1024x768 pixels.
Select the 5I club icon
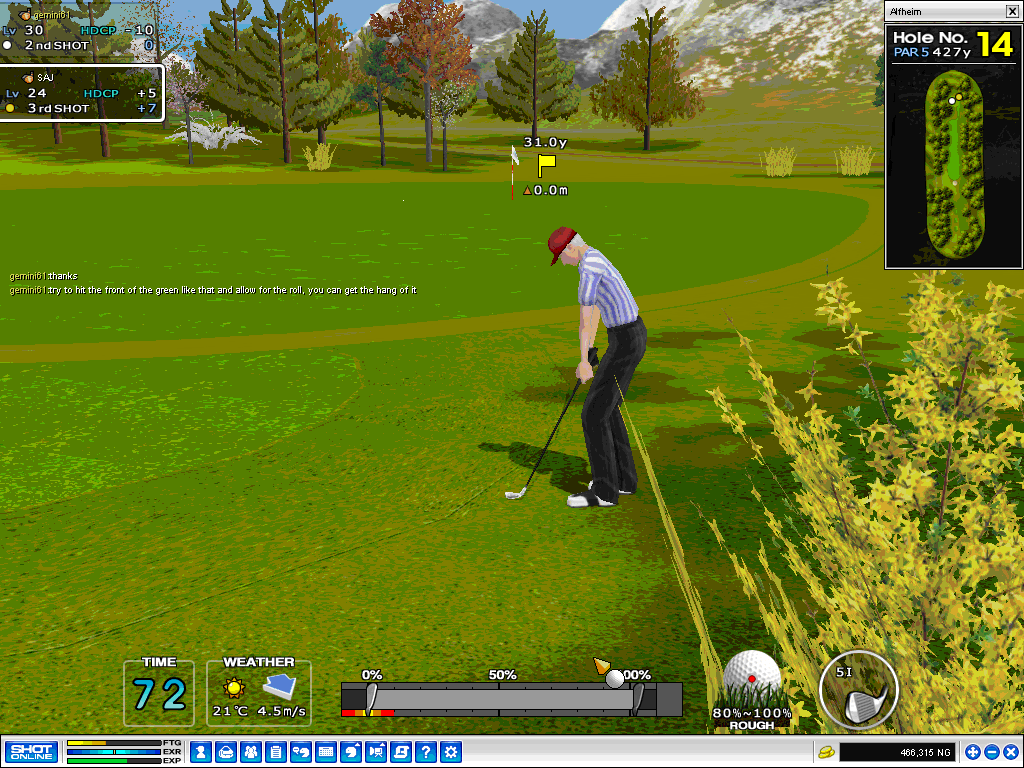(858, 690)
